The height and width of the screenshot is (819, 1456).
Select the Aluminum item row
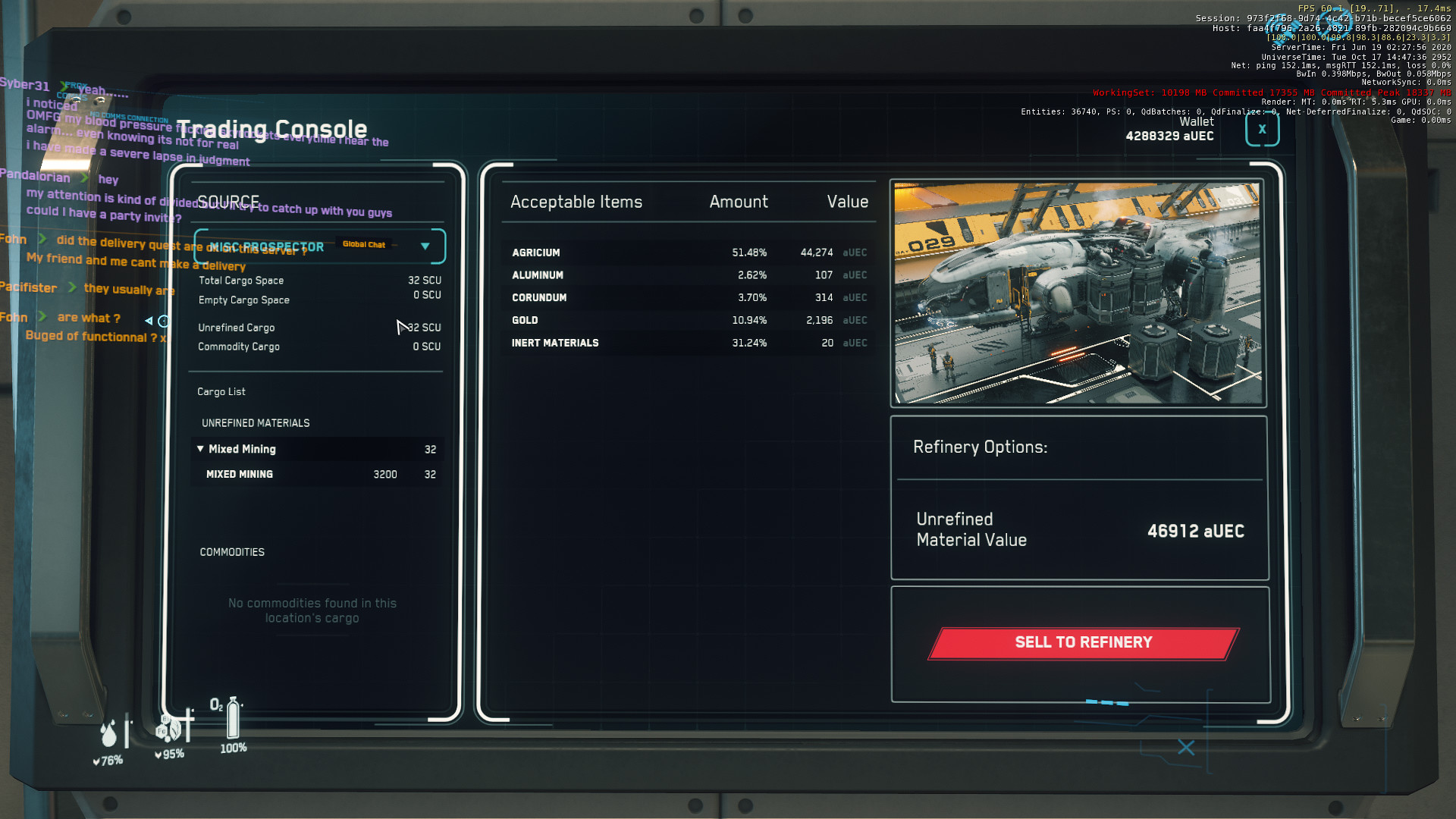coord(688,275)
